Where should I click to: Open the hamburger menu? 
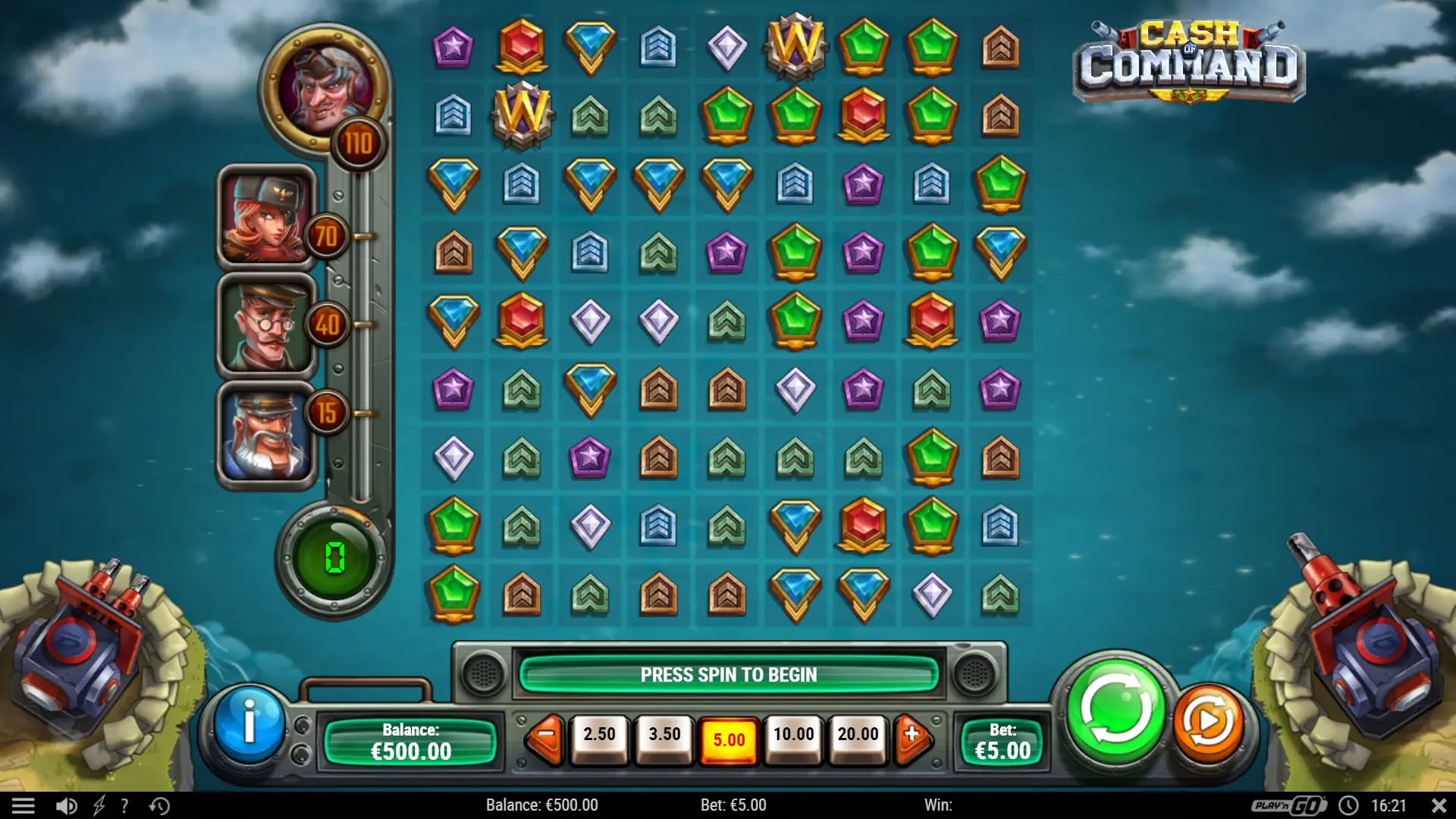tap(25, 805)
